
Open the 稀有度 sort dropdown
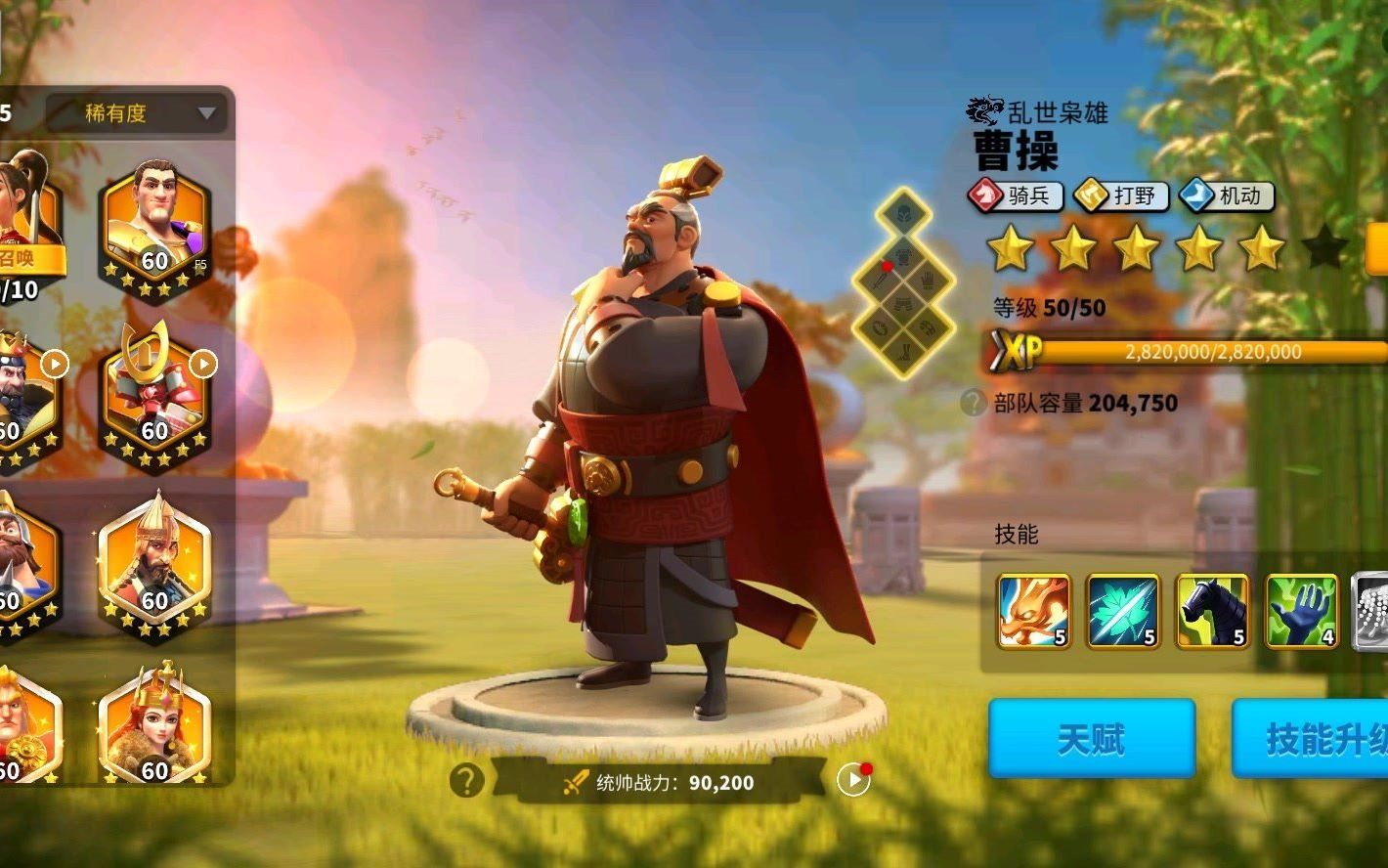tap(137, 113)
